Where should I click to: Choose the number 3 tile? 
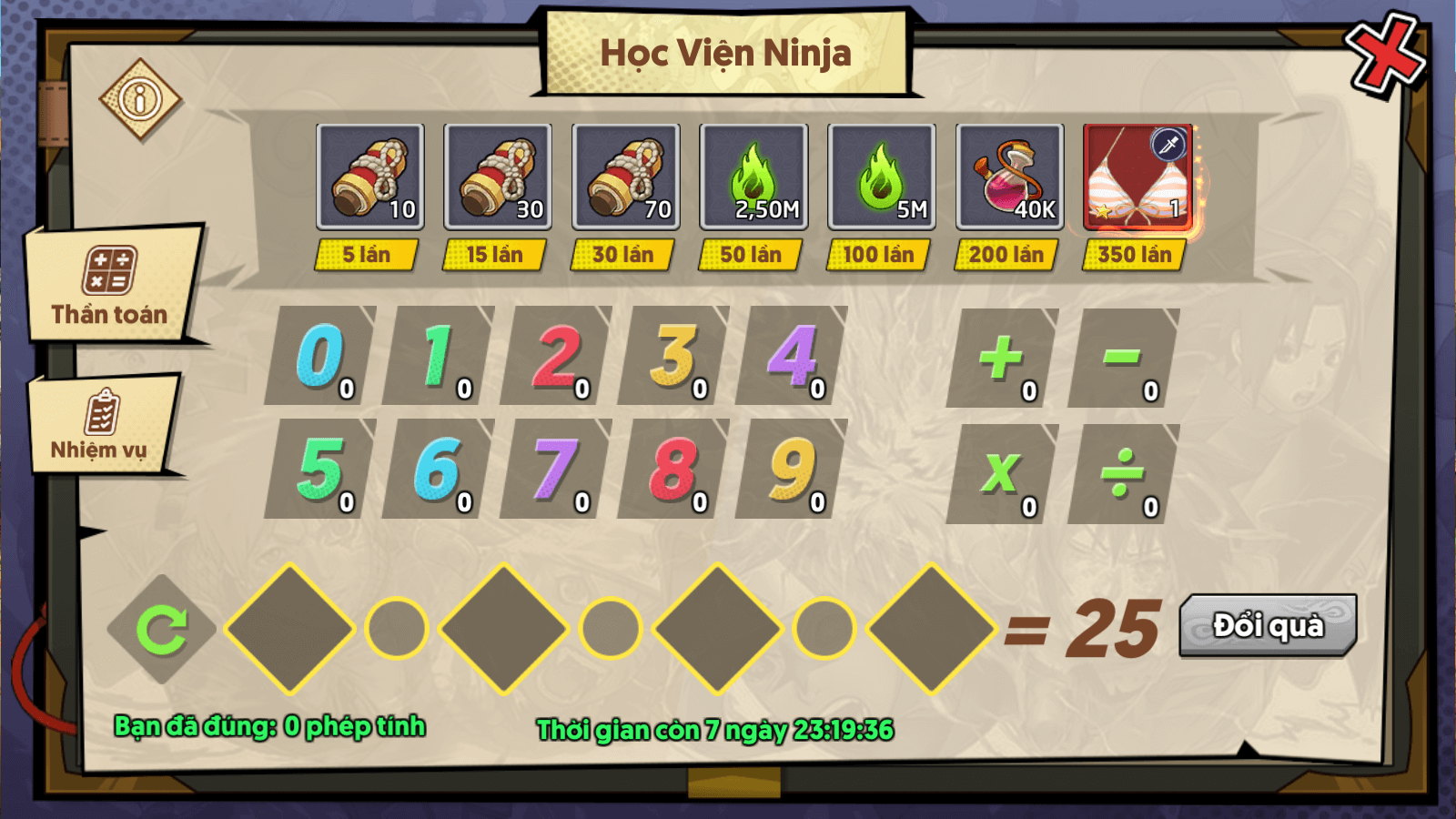click(x=673, y=356)
